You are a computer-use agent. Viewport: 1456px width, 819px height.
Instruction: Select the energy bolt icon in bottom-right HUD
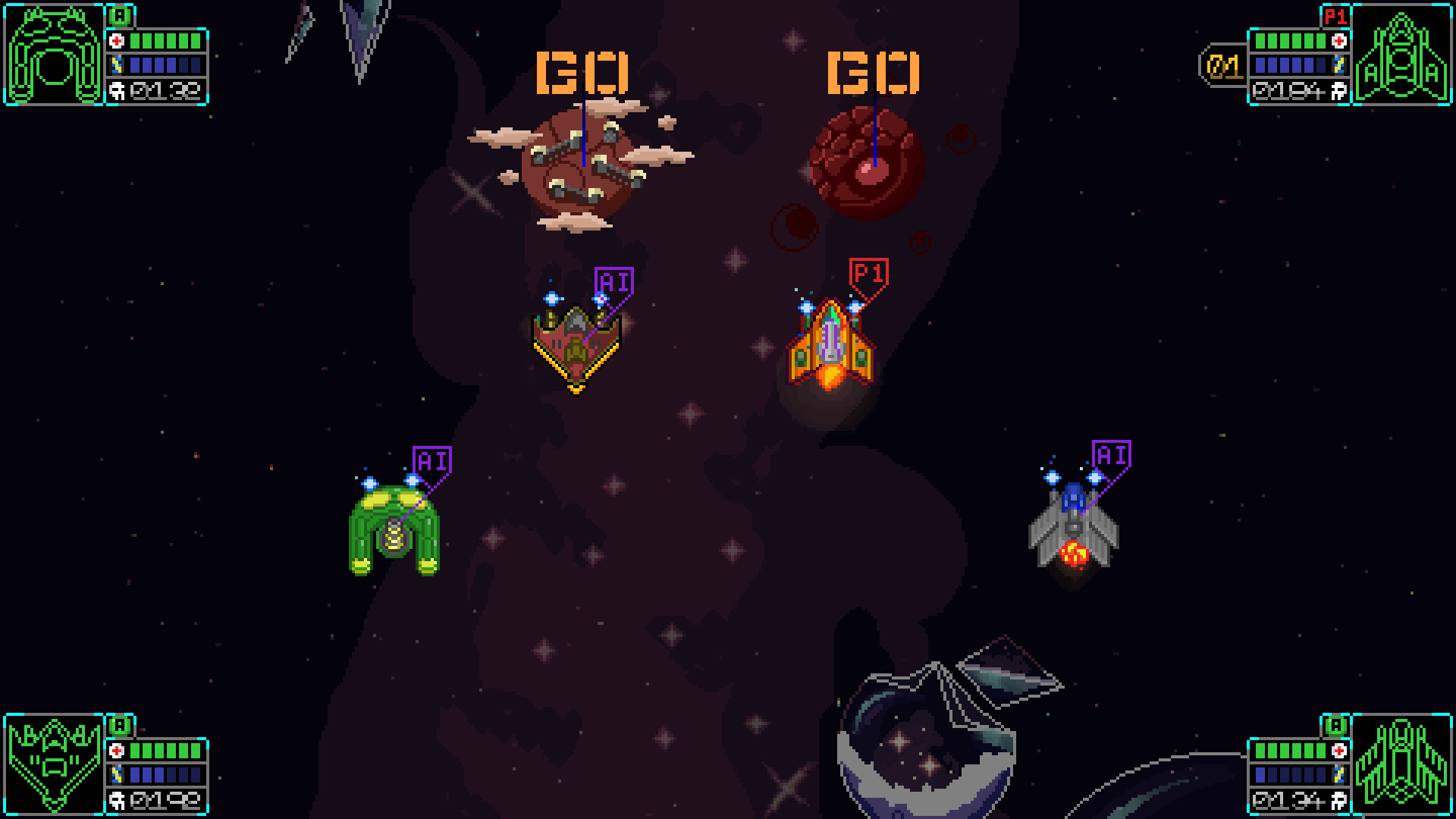click(1338, 775)
